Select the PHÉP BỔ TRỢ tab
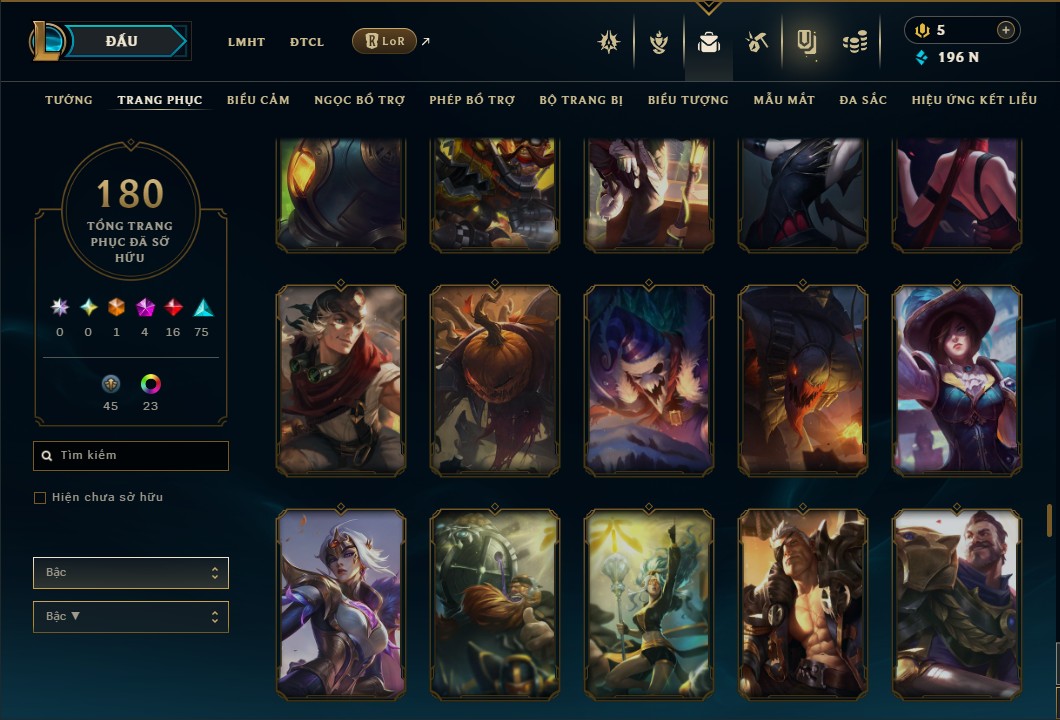The width and height of the screenshot is (1060, 720). pyautogui.click(x=472, y=100)
